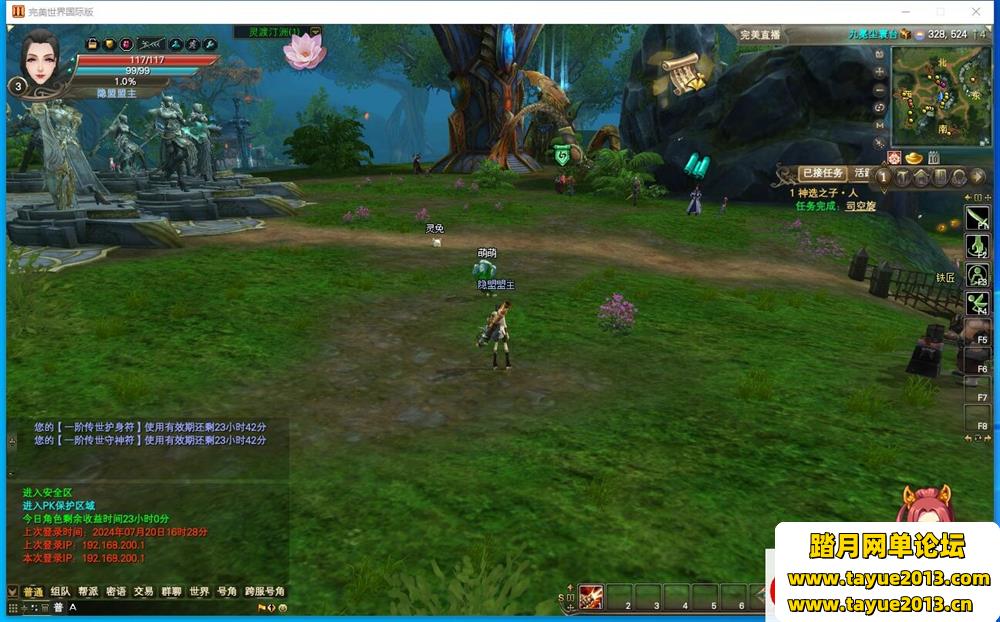The height and width of the screenshot is (622, 1000).
Task: Close the game window
Action: [x=976, y=11]
